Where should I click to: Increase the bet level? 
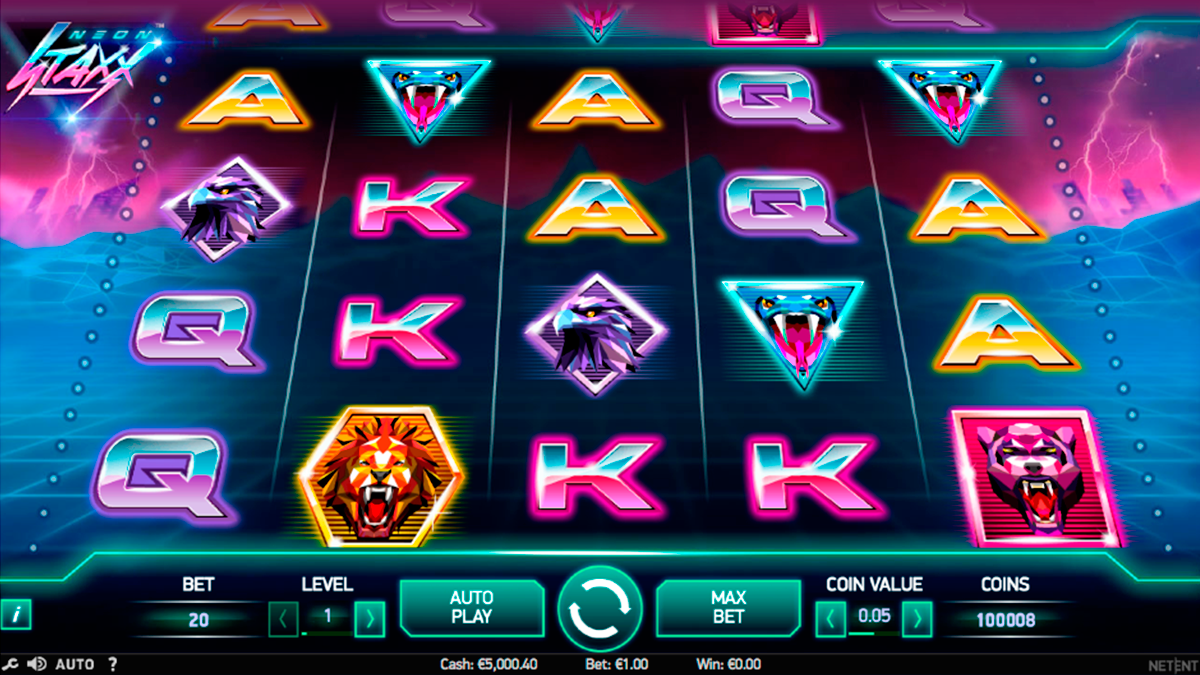coord(370,619)
